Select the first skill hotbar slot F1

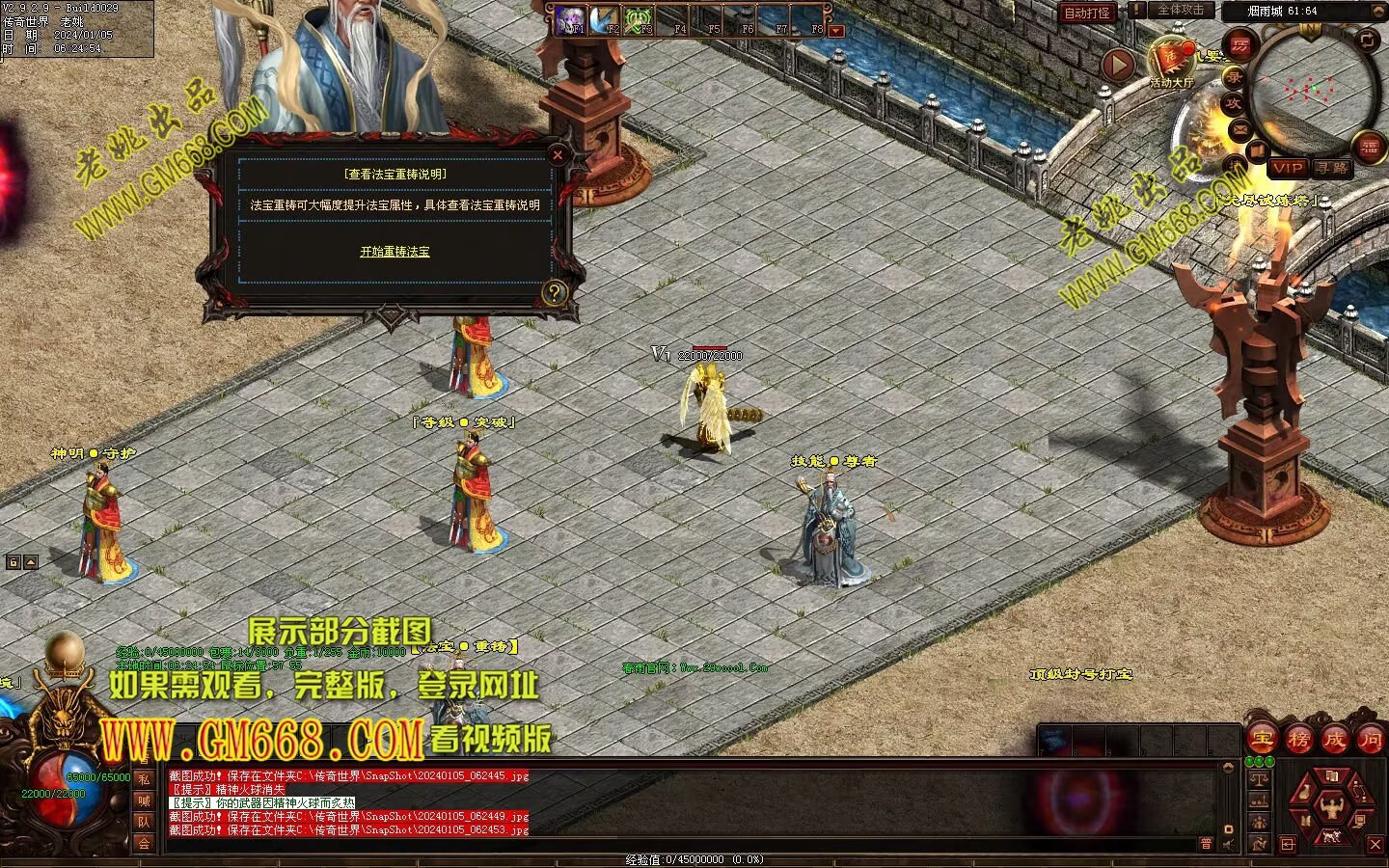tap(569, 20)
